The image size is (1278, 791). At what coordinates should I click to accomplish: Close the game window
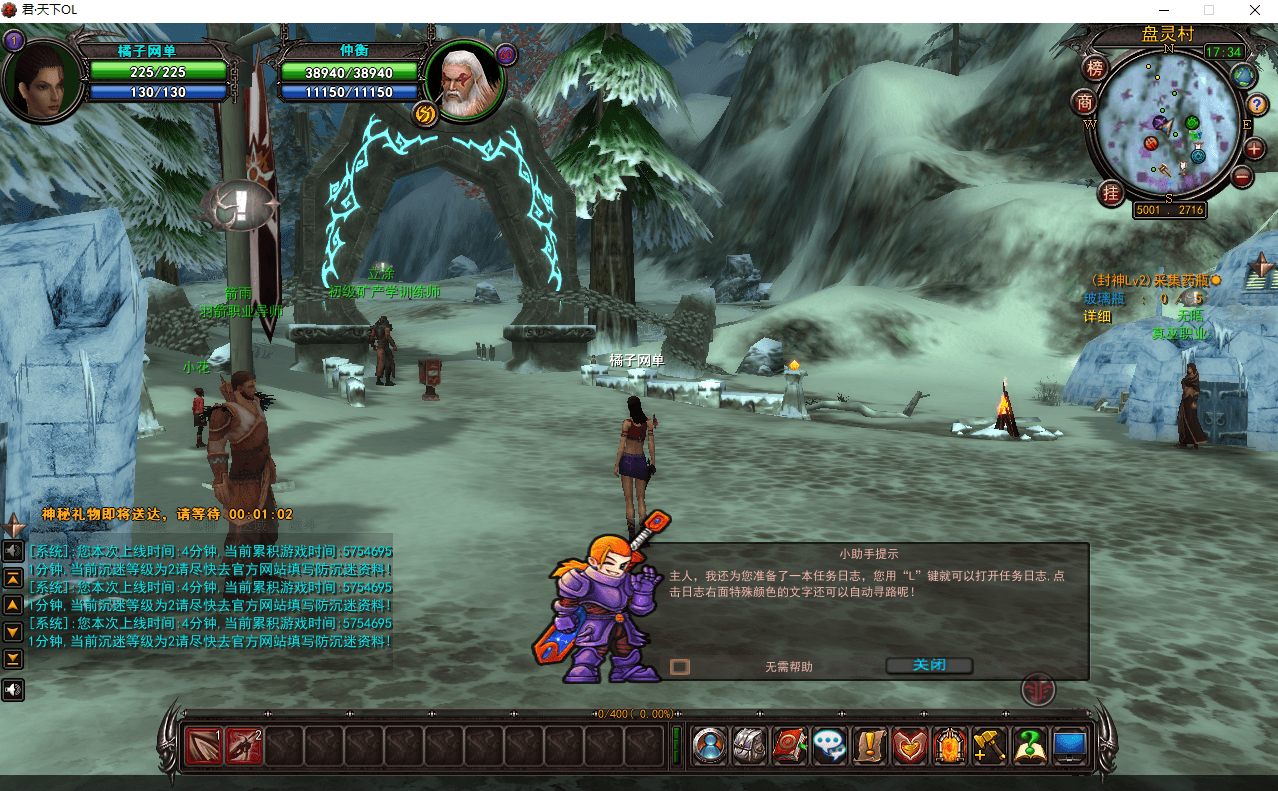1254,10
